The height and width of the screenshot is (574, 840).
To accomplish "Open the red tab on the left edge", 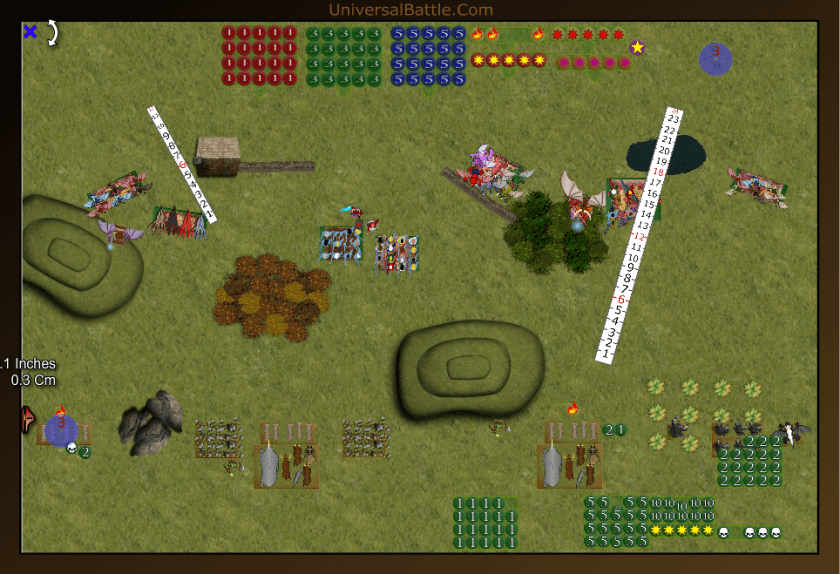I will click(24, 420).
